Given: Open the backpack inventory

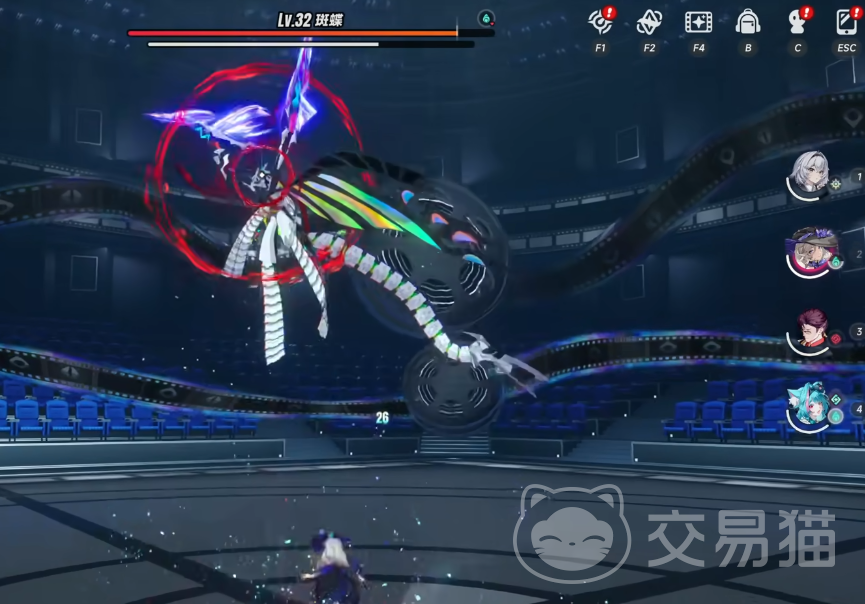Looking at the screenshot, I should click(x=747, y=21).
